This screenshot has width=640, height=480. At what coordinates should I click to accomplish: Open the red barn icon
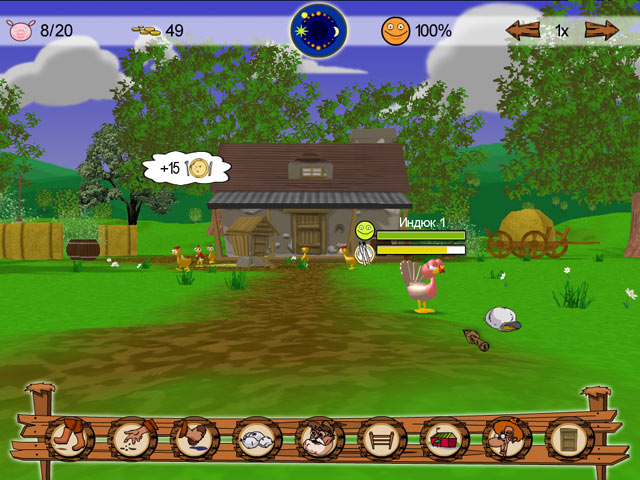445,438
